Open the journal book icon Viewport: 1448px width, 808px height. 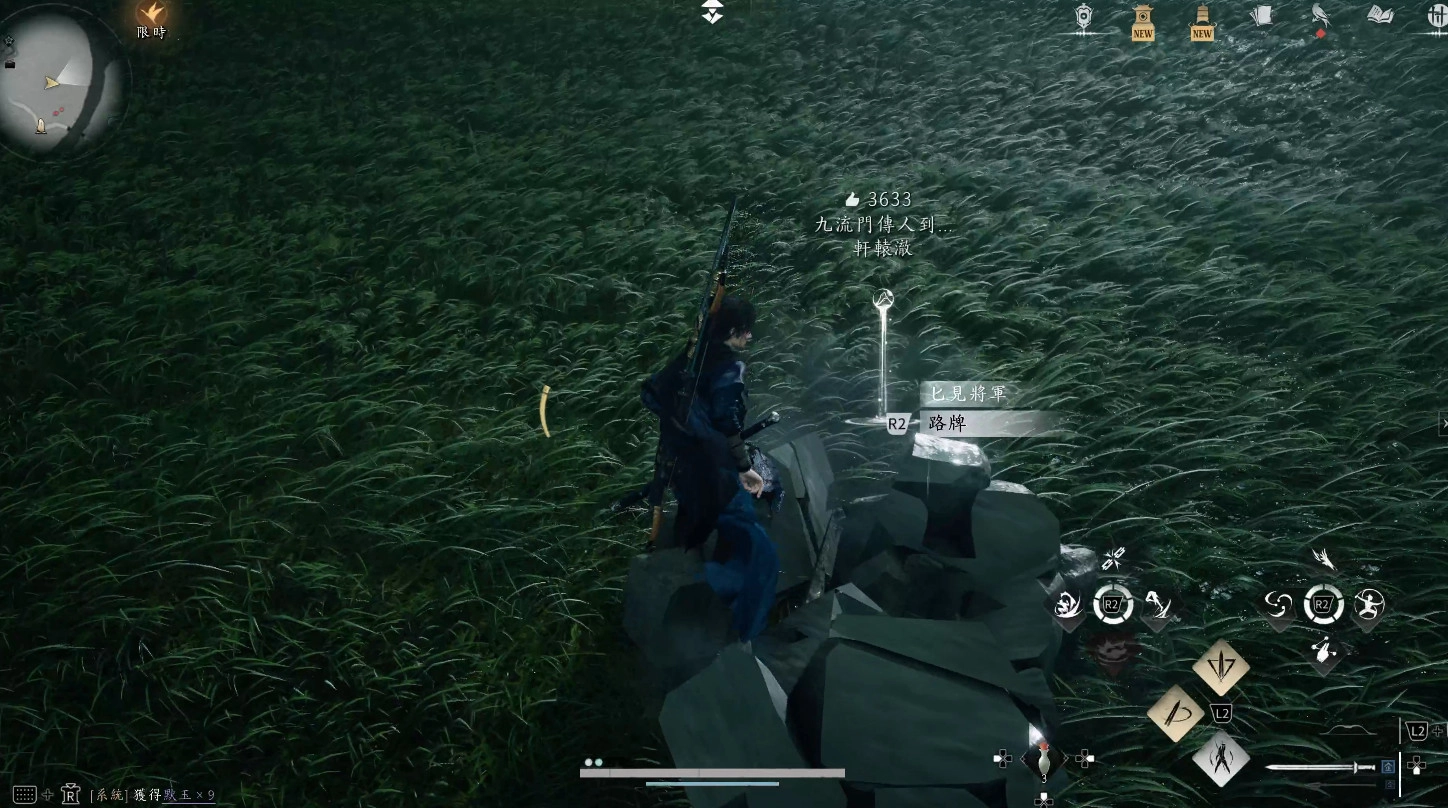click(1379, 16)
